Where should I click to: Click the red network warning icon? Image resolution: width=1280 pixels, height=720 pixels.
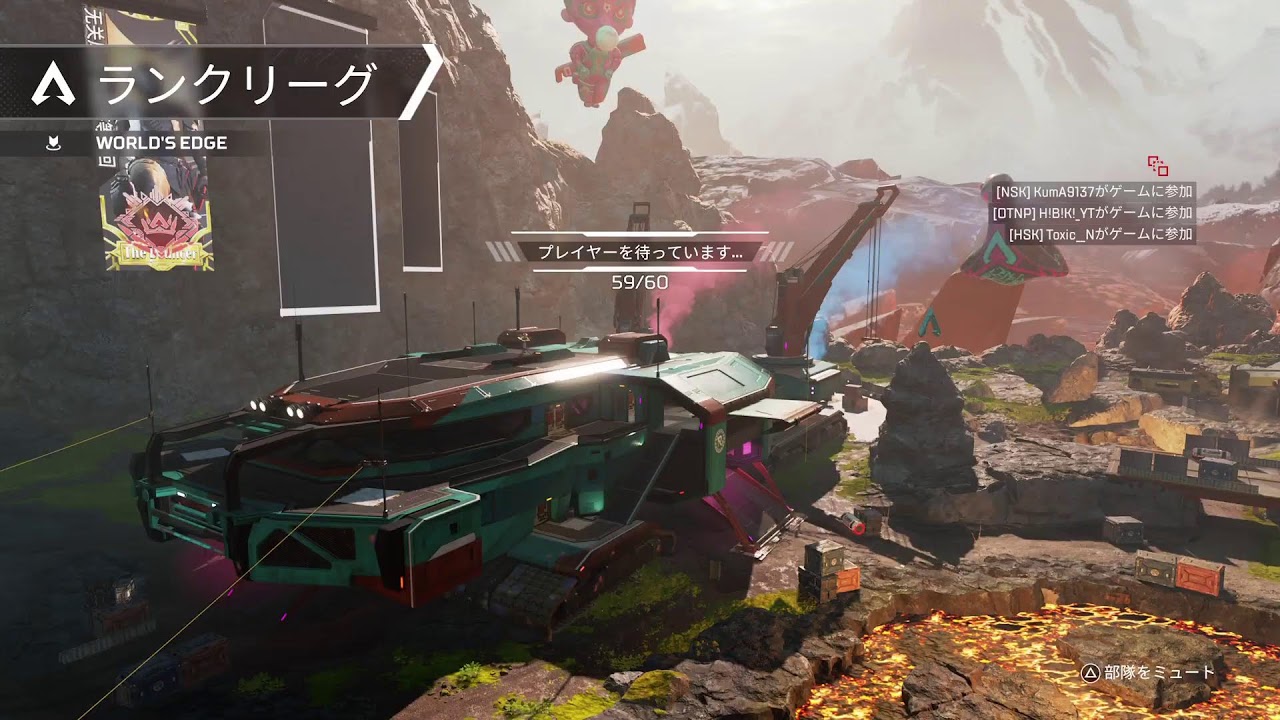1158,166
